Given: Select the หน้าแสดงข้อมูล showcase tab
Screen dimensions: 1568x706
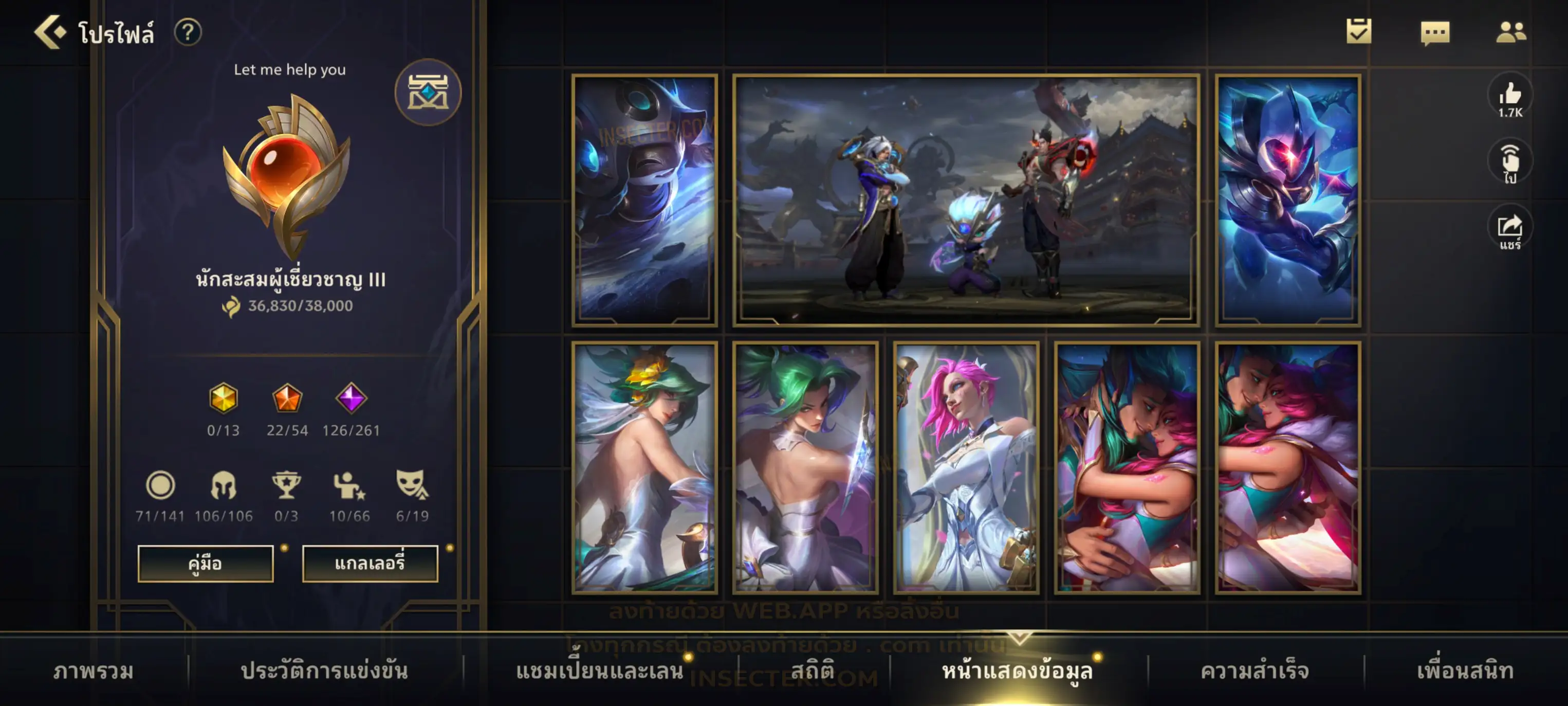Looking at the screenshot, I should point(1017,671).
